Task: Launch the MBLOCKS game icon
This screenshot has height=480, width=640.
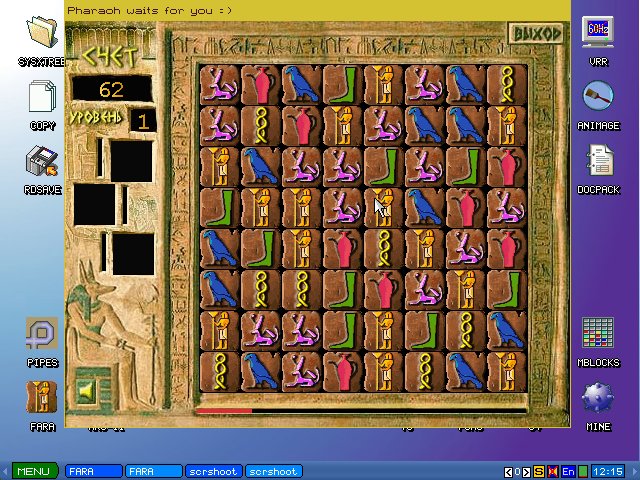Action: coord(598,337)
